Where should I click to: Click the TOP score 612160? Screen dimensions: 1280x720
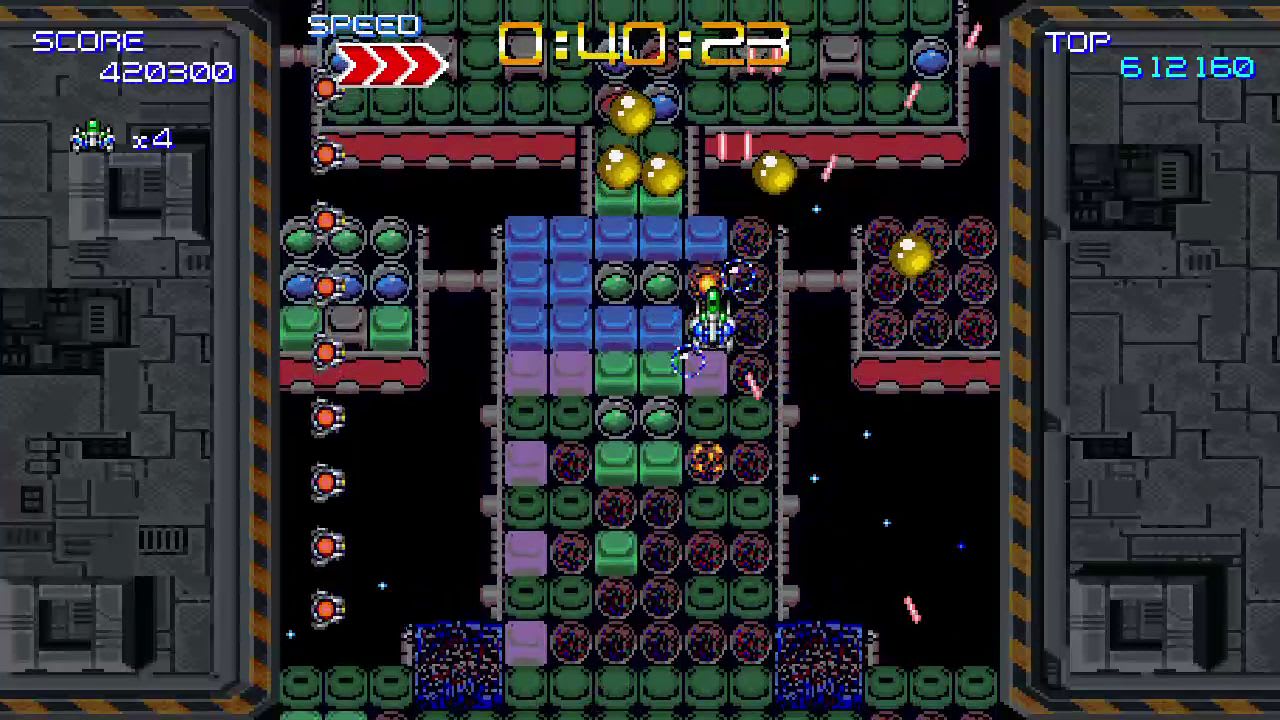click(1186, 68)
